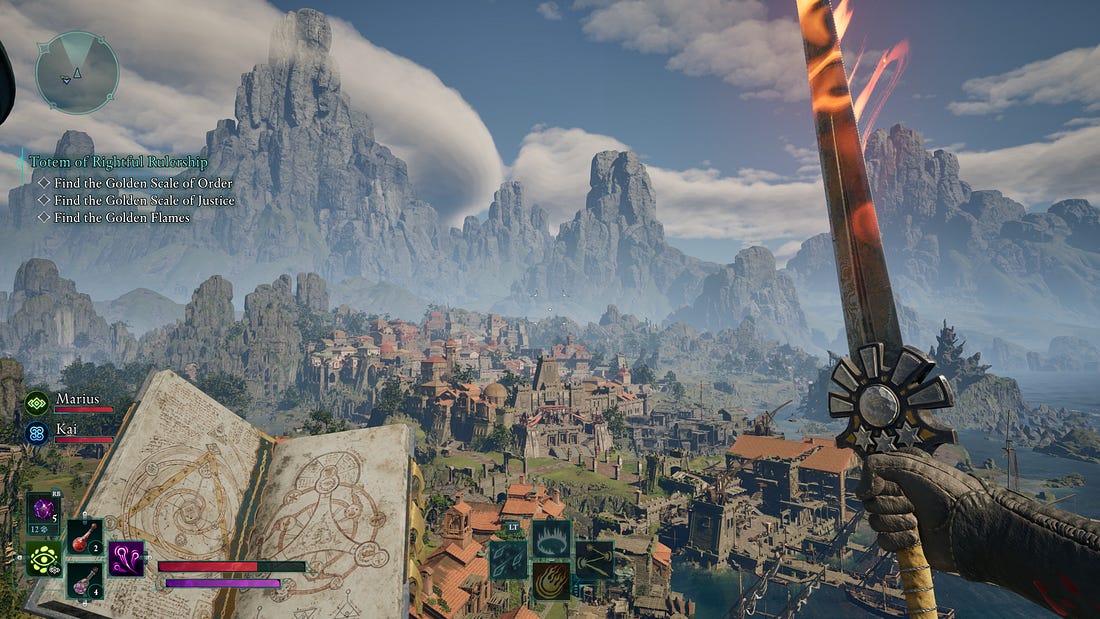Drink the red health potion

tap(84, 537)
